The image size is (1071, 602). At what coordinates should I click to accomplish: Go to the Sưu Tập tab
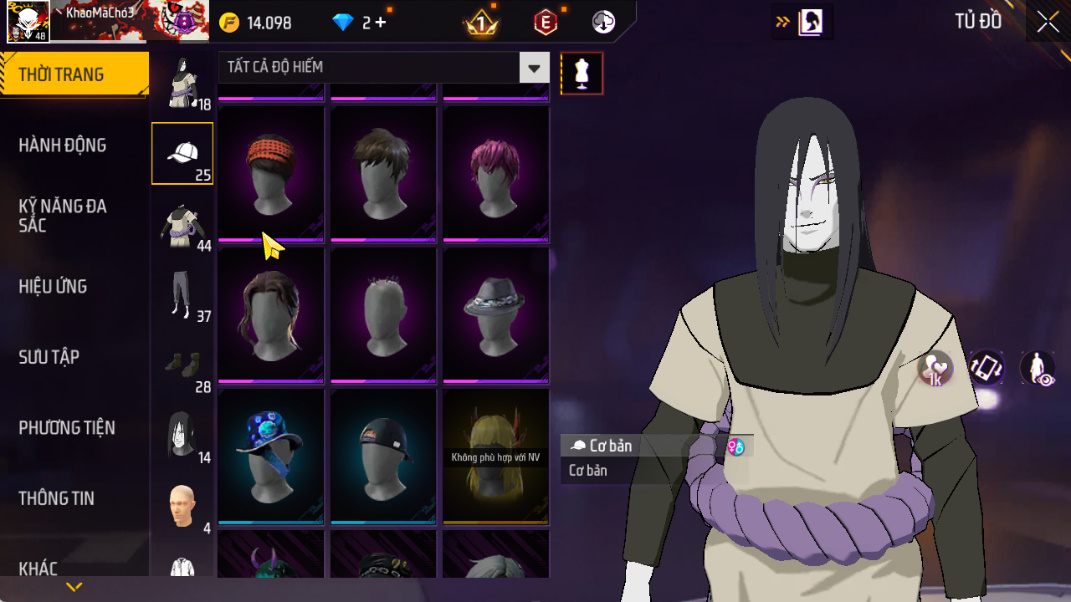49,357
